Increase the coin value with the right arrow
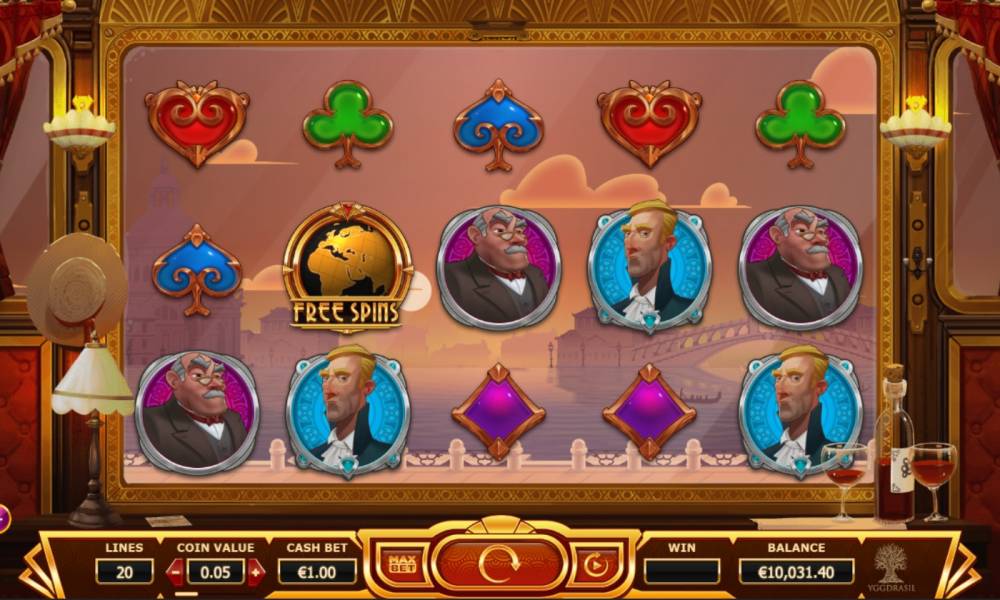 256,572
